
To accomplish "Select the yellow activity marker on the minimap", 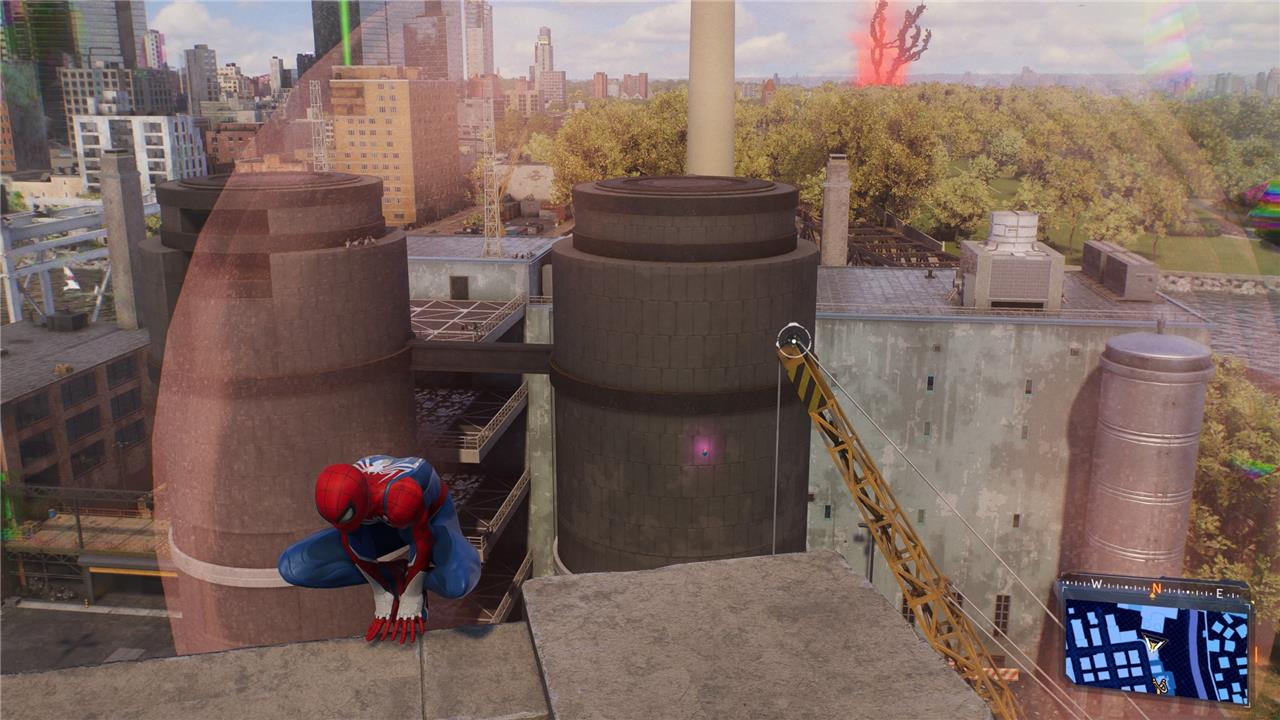I will coord(1162,685).
